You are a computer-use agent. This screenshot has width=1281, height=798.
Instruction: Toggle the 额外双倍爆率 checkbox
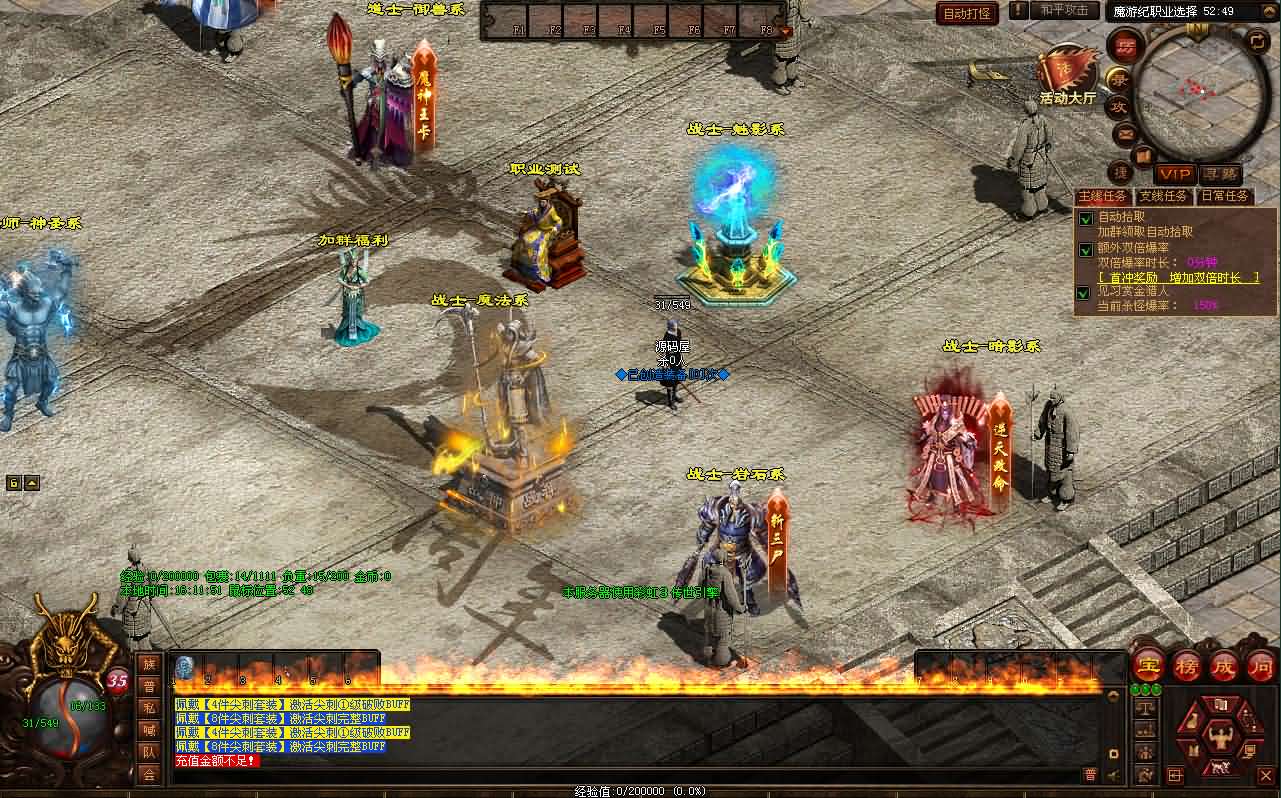(x=1085, y=249)
